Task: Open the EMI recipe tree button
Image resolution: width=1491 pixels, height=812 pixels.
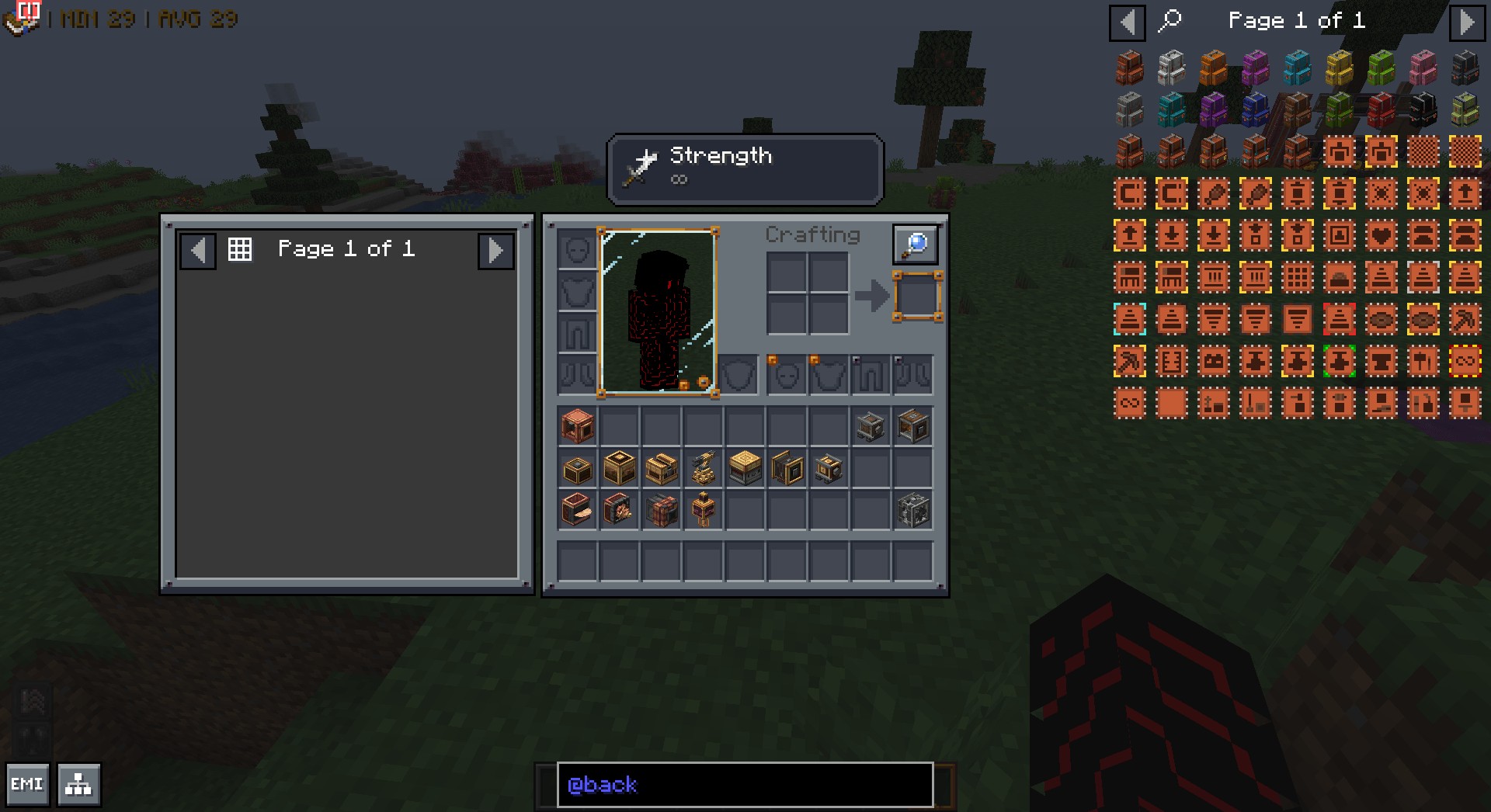Action: [78, 784]
